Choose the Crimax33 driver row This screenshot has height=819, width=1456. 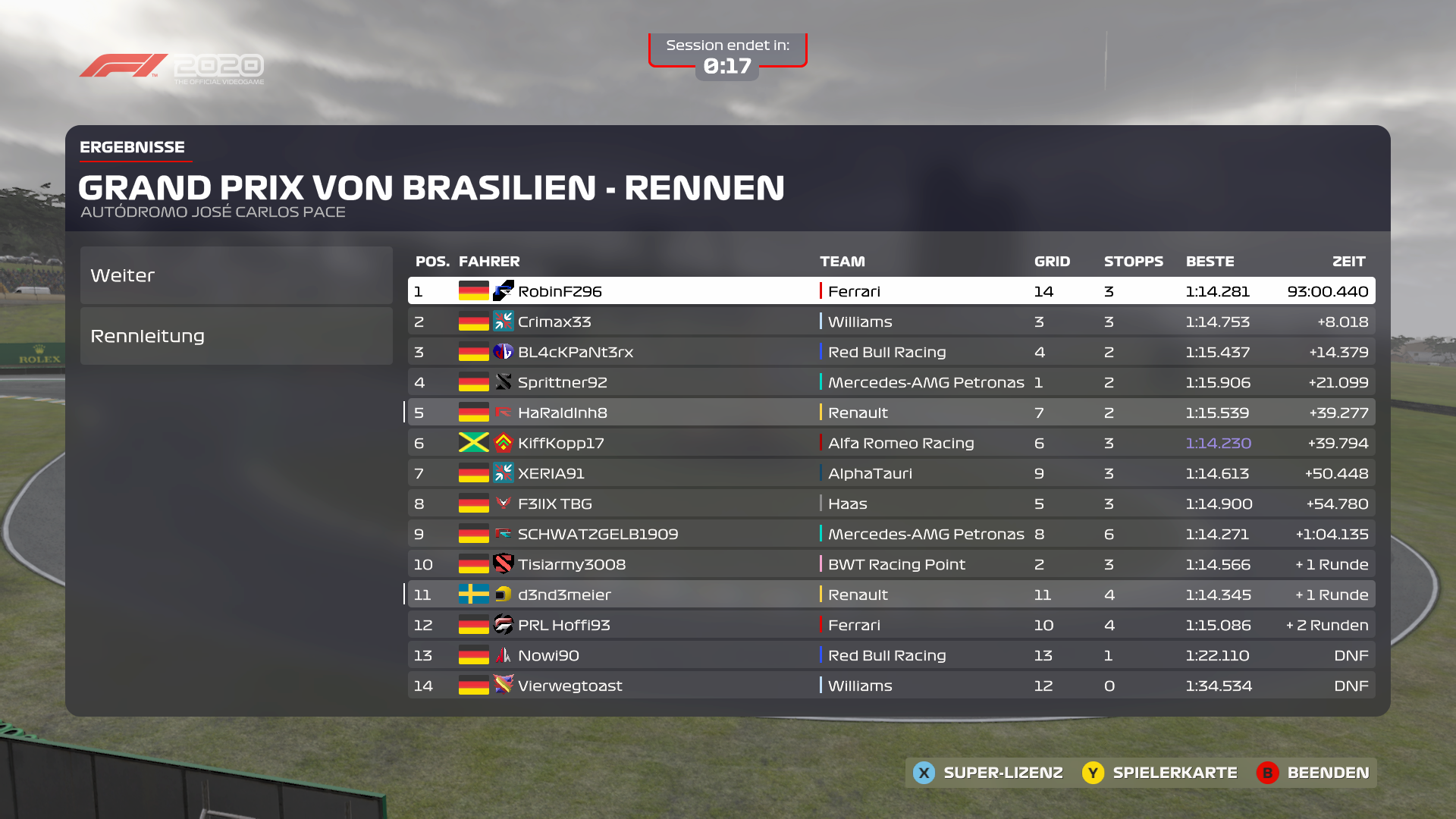(x=891, y=322)
